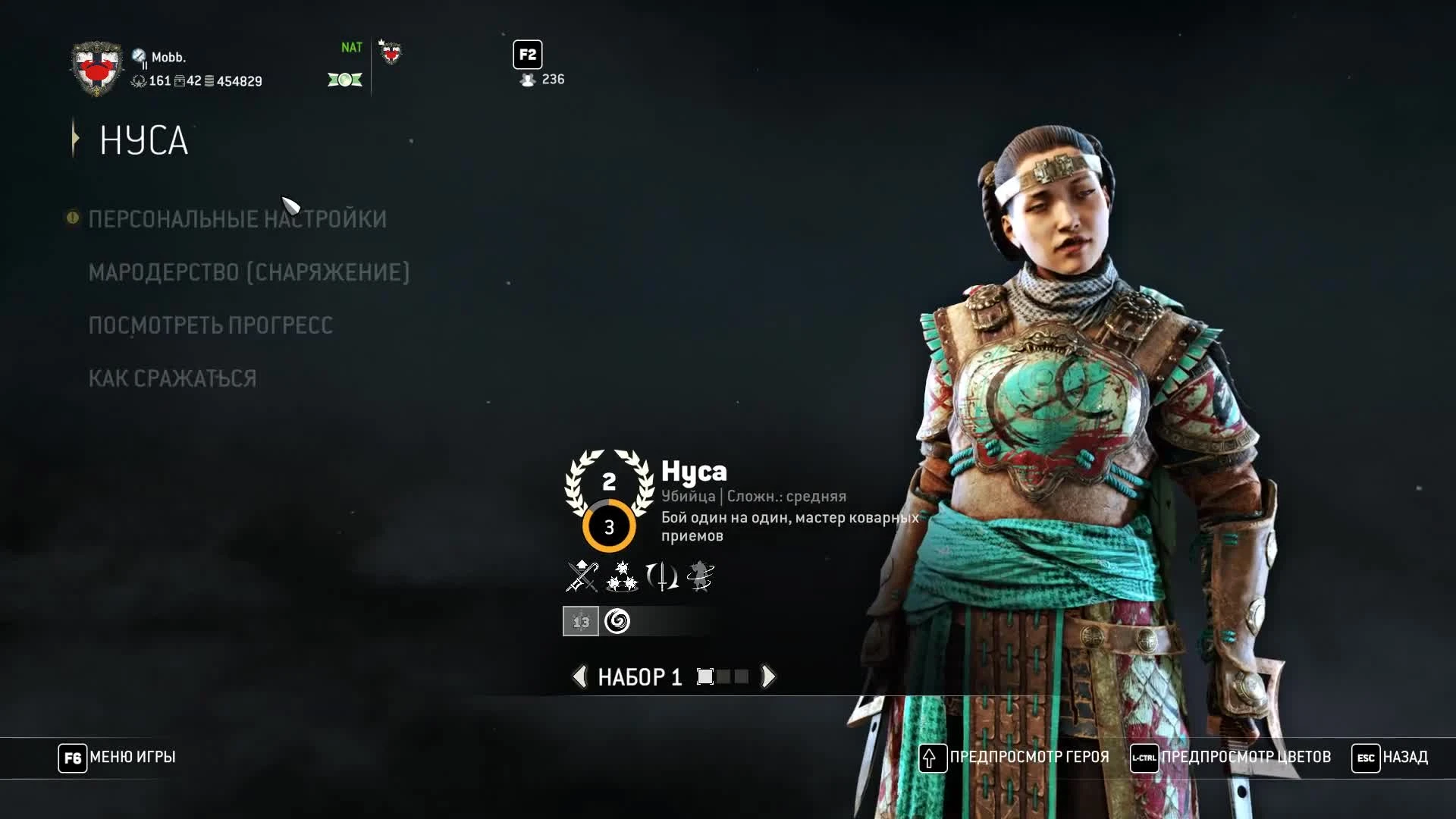The height and width of the screenshot is (819, 1456).
Task: Select the first set indicator square
Action: pyautogui.click(x=707, y=676)
